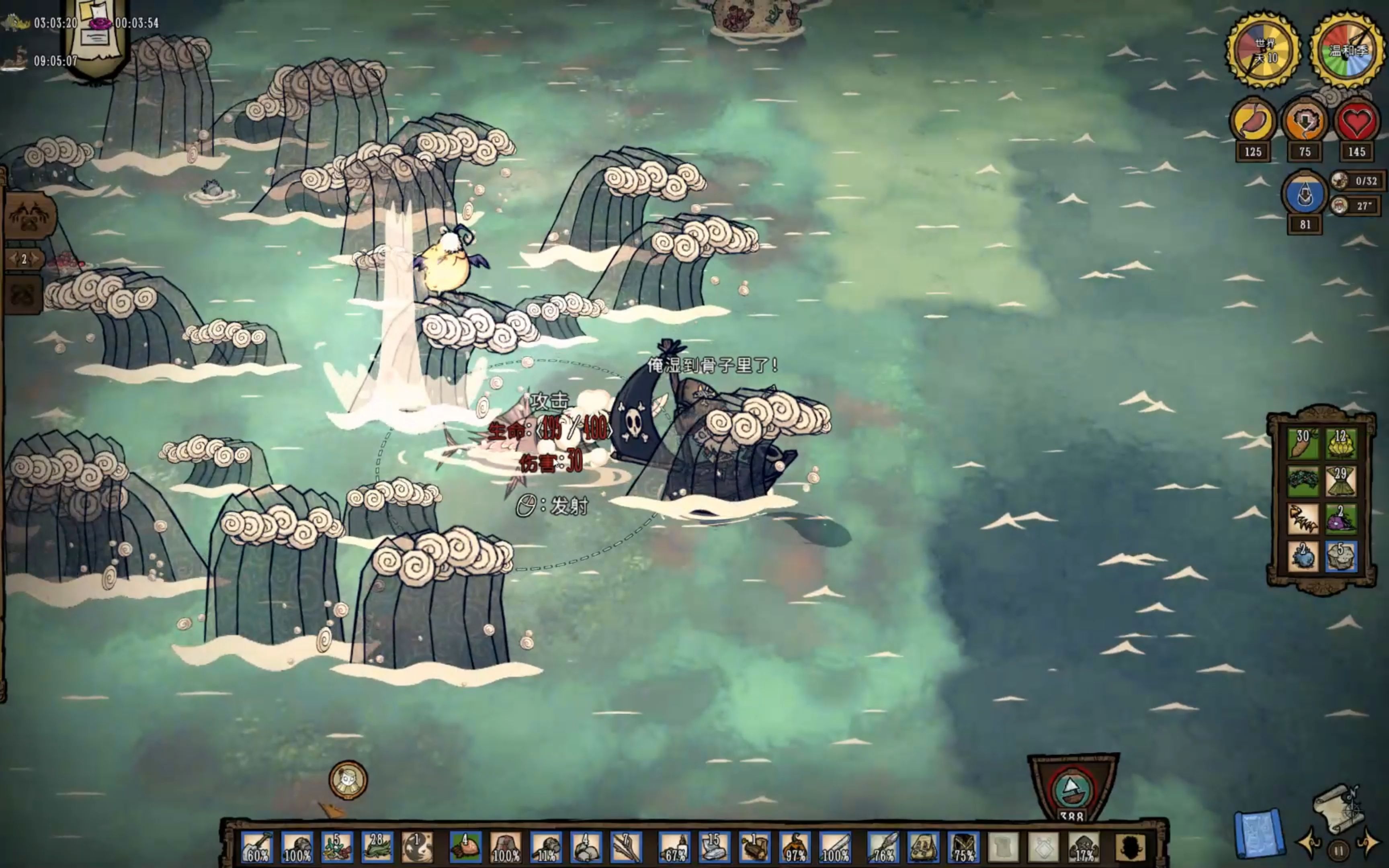Select the pumpkin lantern at 97%
The image size is (1389, 868).
[795, 847]
